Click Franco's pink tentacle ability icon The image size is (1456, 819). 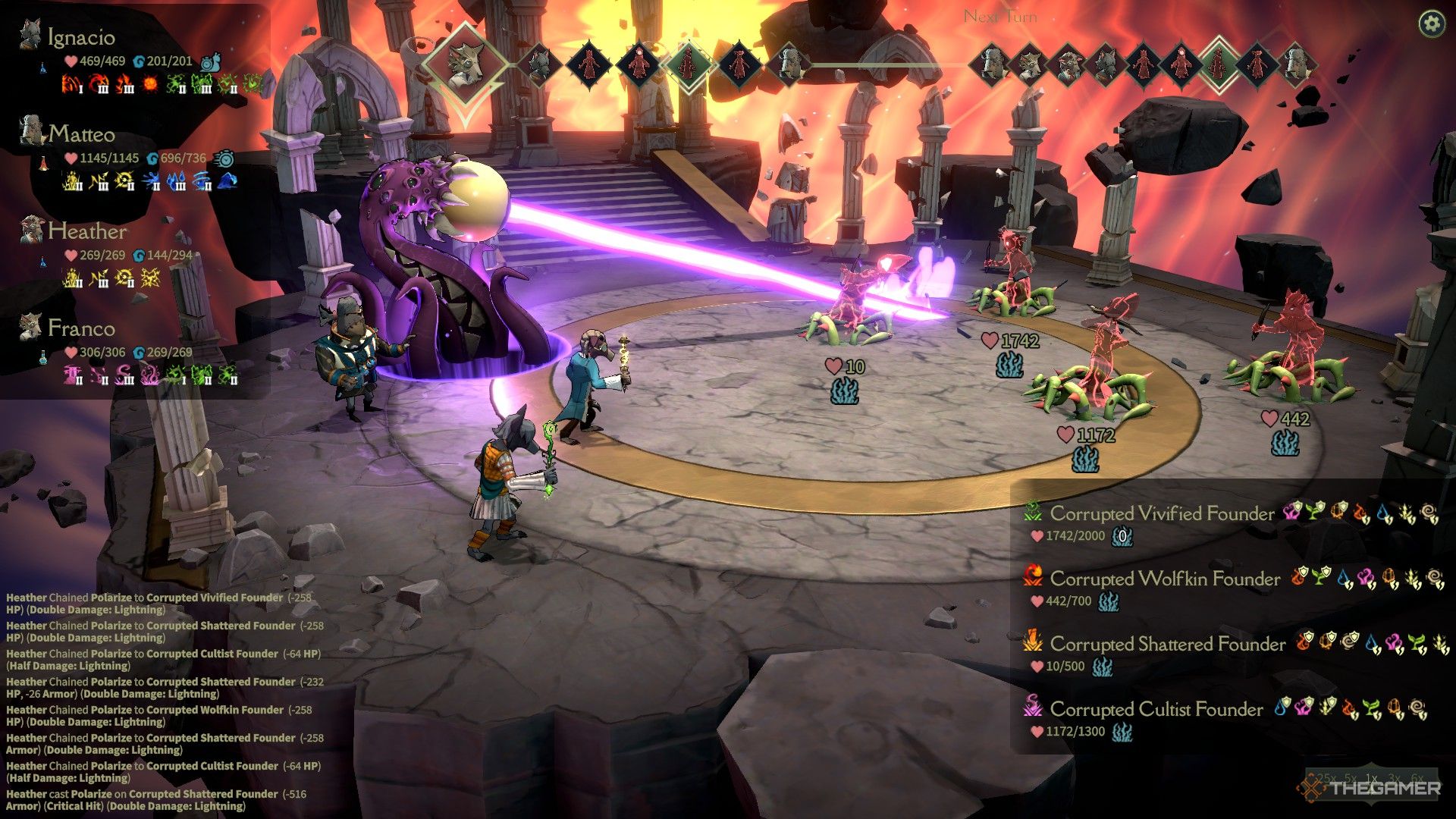[x=149, y=373]
